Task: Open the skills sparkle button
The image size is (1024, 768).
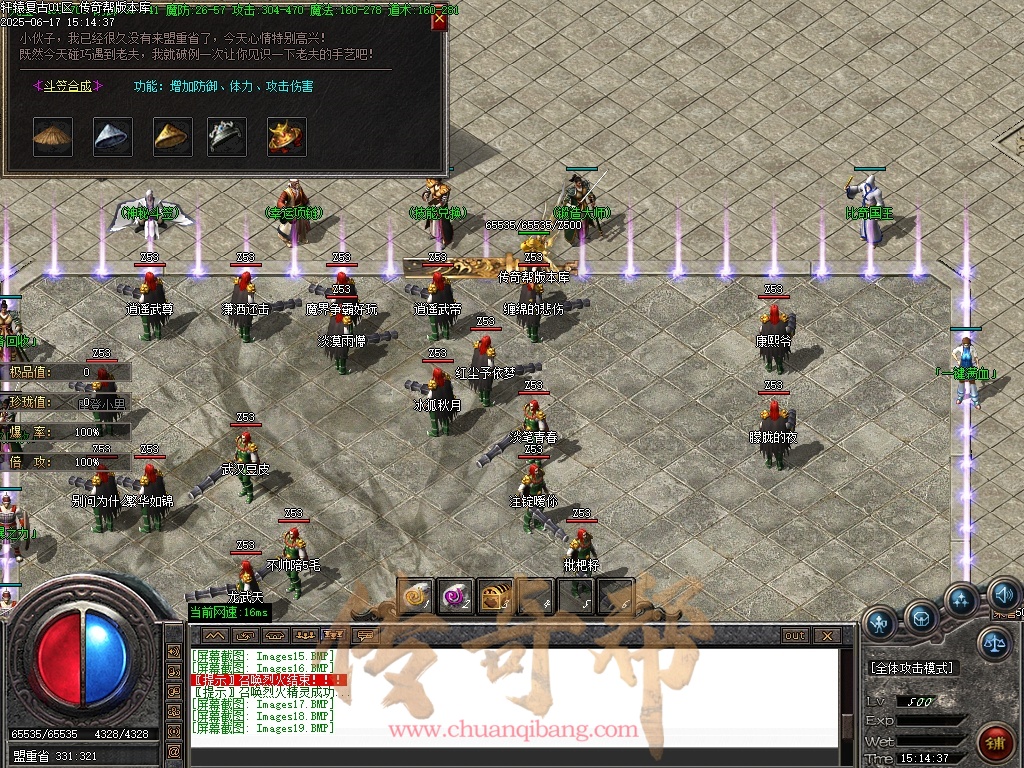Action: point(962,601)
